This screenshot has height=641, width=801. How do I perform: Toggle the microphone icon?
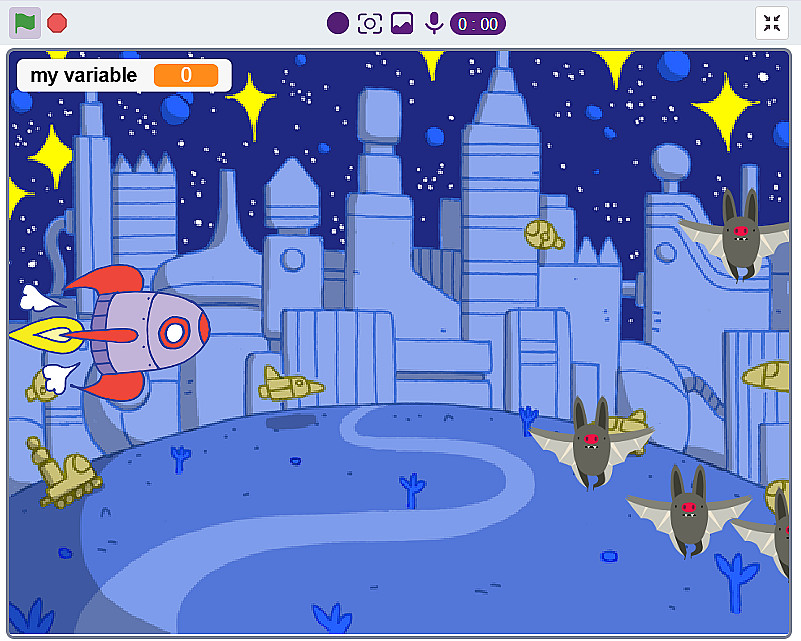coord(434,23)
